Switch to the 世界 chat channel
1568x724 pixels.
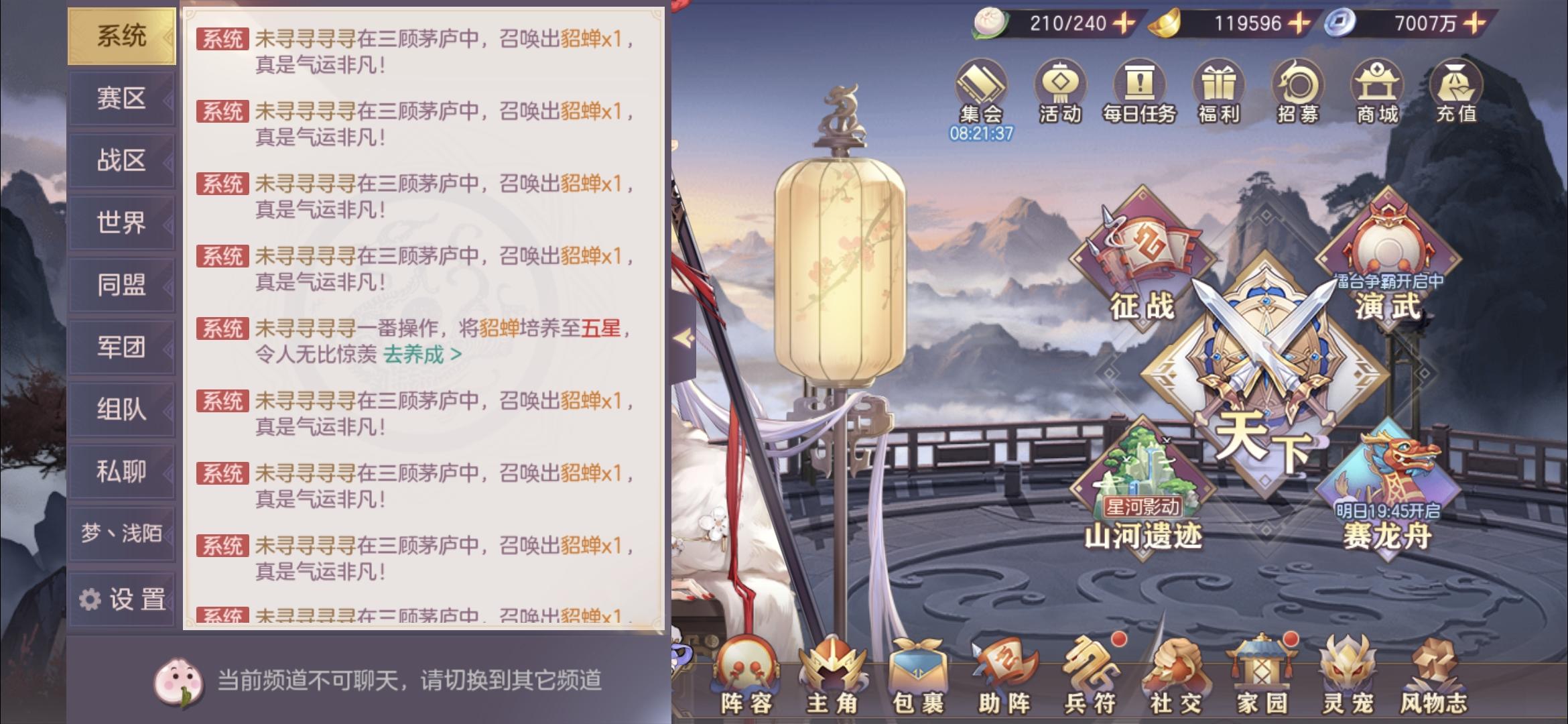point(123,222)
